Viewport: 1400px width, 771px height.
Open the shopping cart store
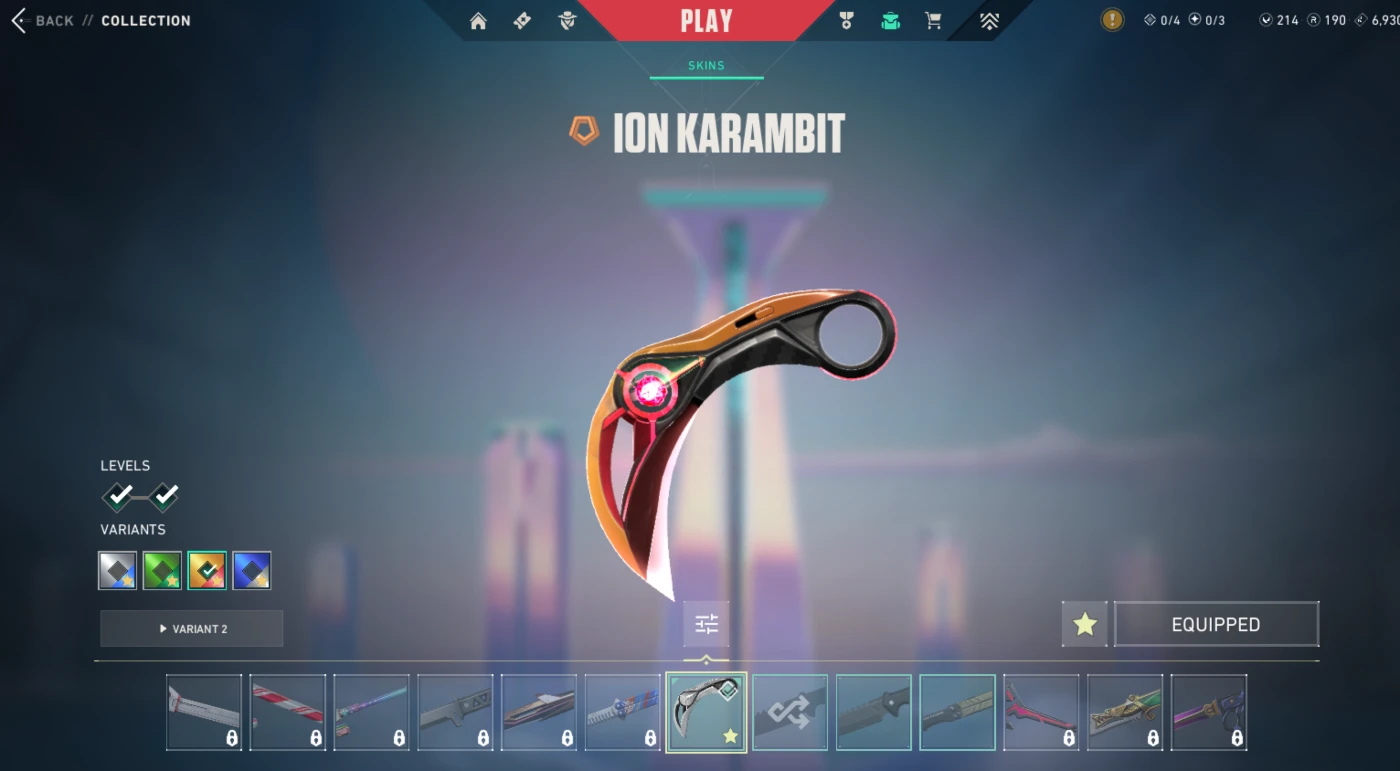click(933, 21)
